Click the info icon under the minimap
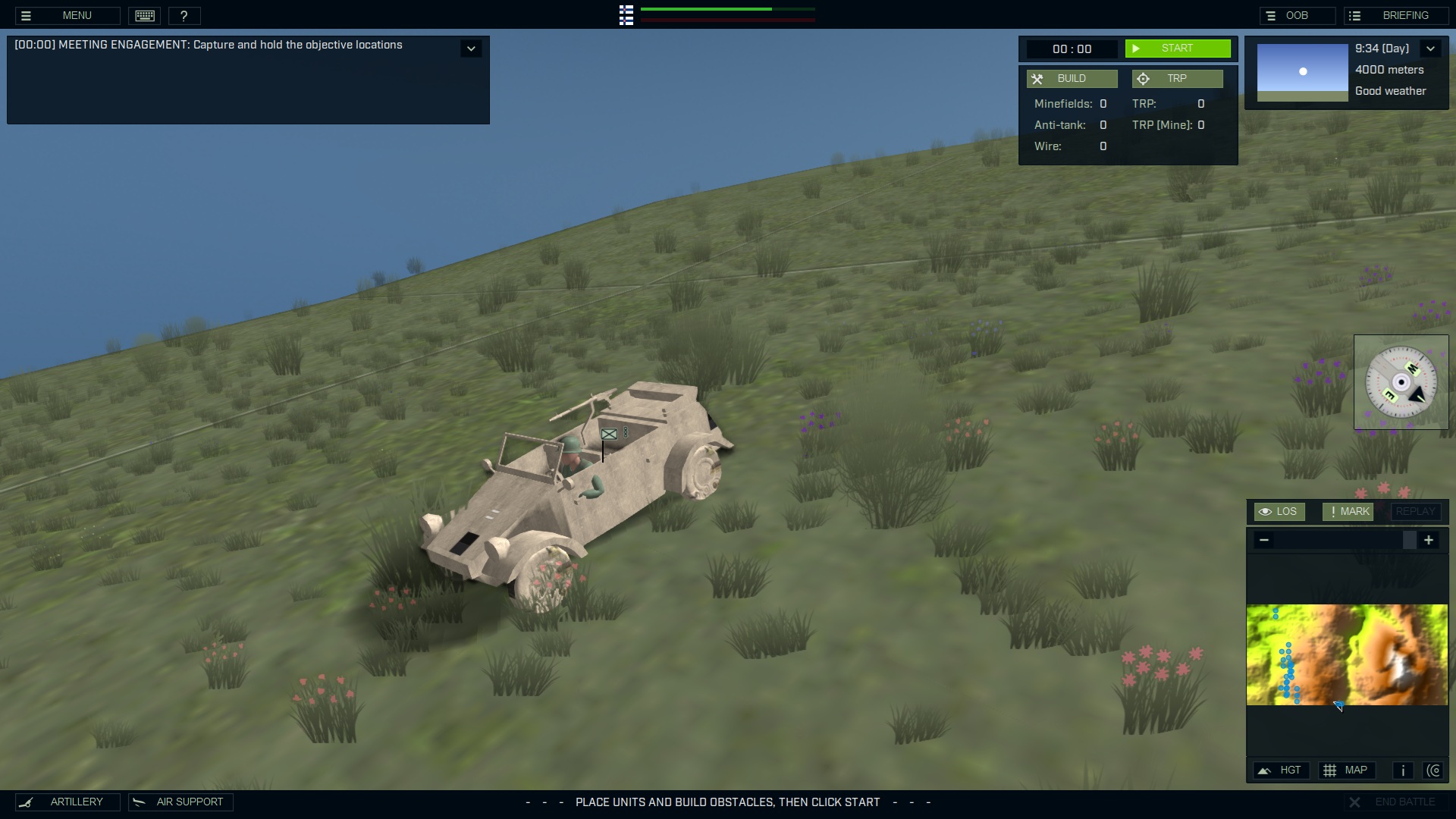Screen dimensions: 1456x819 tap(1401, 770)
